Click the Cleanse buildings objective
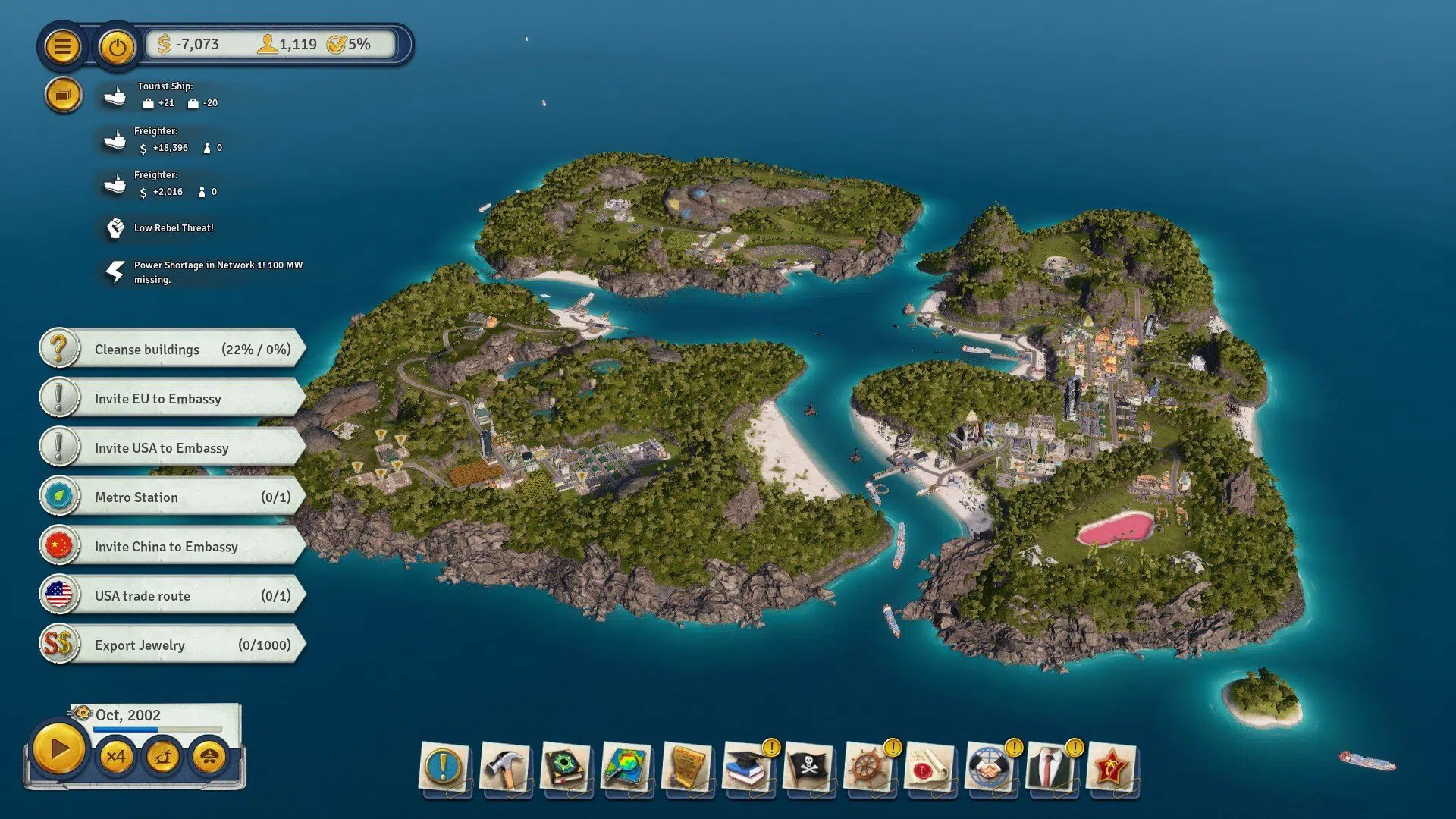The width and height of the screenshot is (1456, 819). point(165,349)
